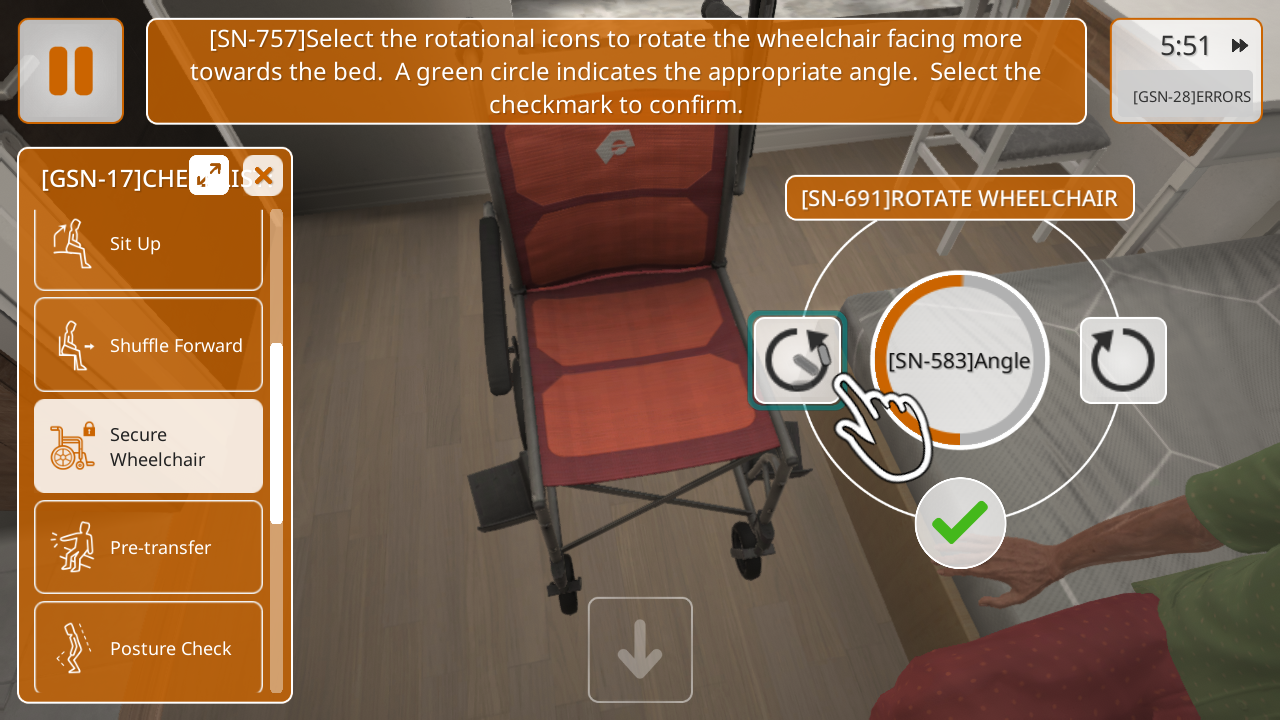The height and width of the screenshot is (720, 1280).
Task: Rotate wheelchair with the highlighted left rotation icon
Action: 797,360
